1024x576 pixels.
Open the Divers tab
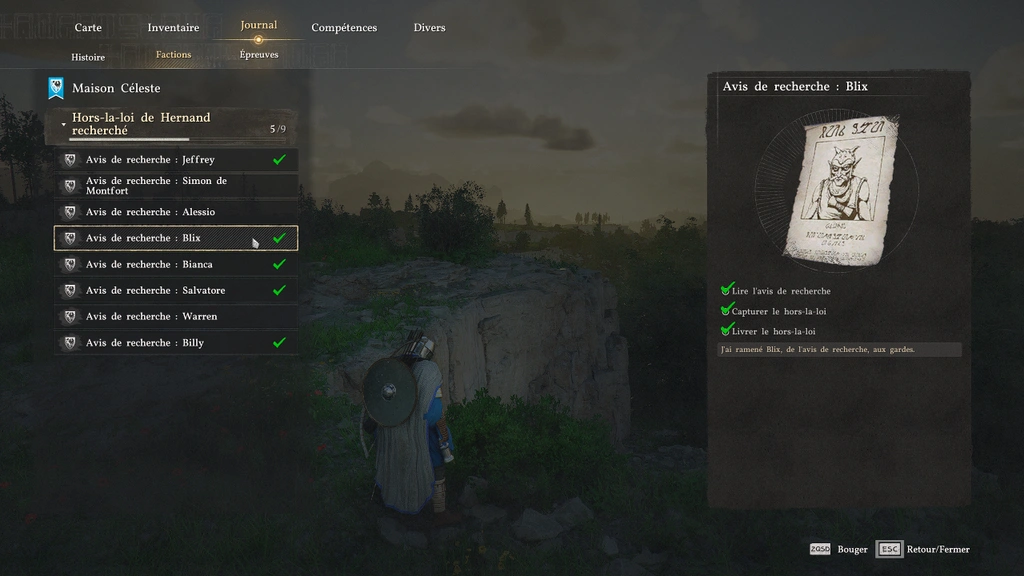point(429,28)
